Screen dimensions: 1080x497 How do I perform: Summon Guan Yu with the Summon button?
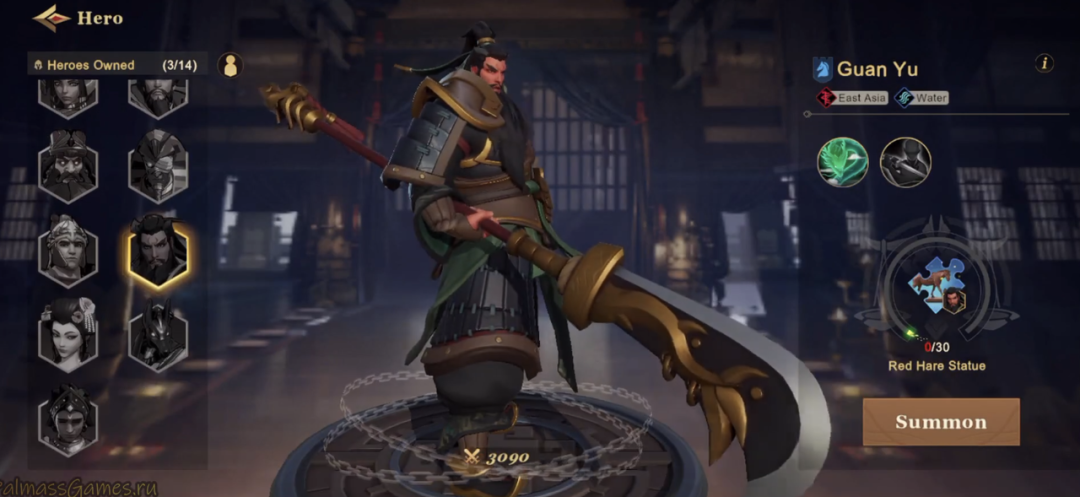point(941,422)
